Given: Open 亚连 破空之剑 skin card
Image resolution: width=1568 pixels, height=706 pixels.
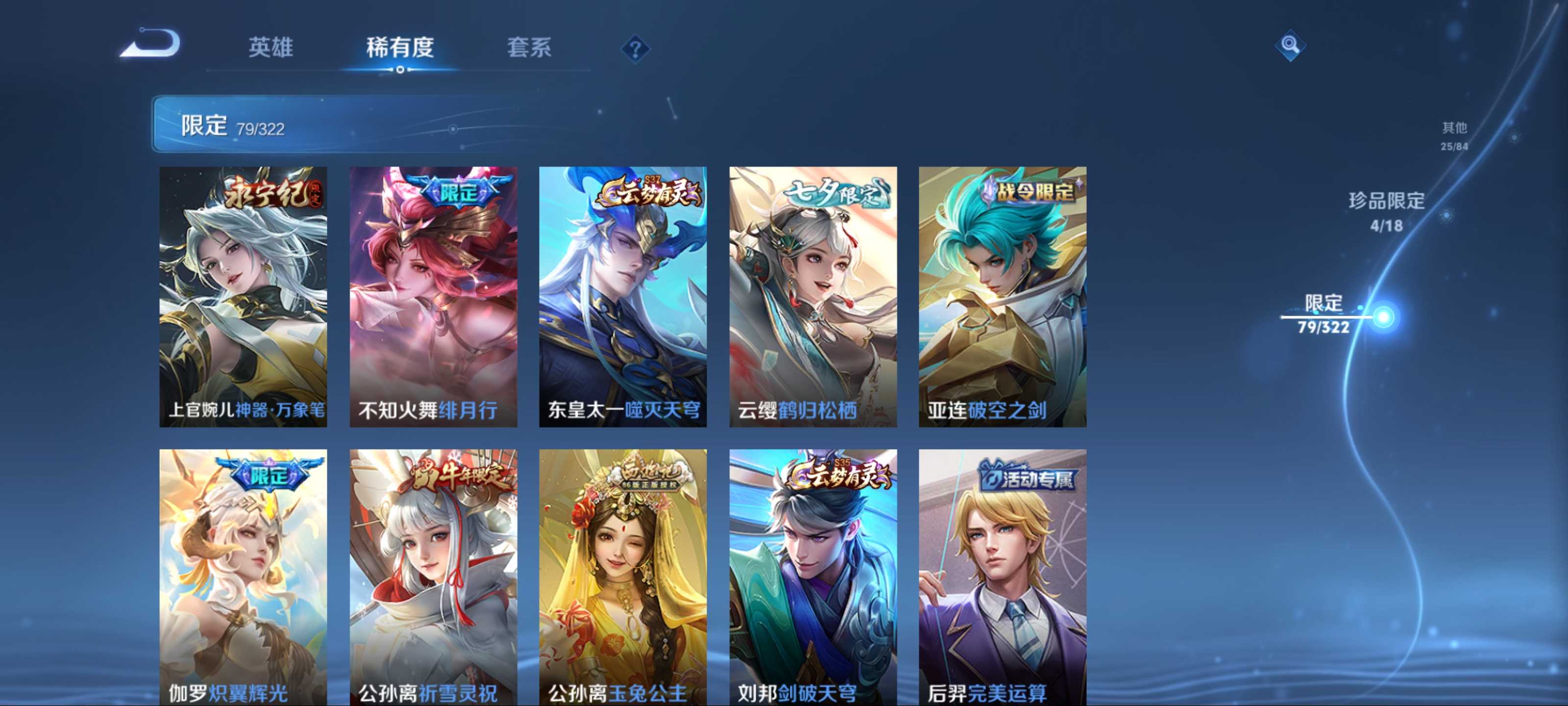Looking at the screenshot, I should tap(1003, 297).
